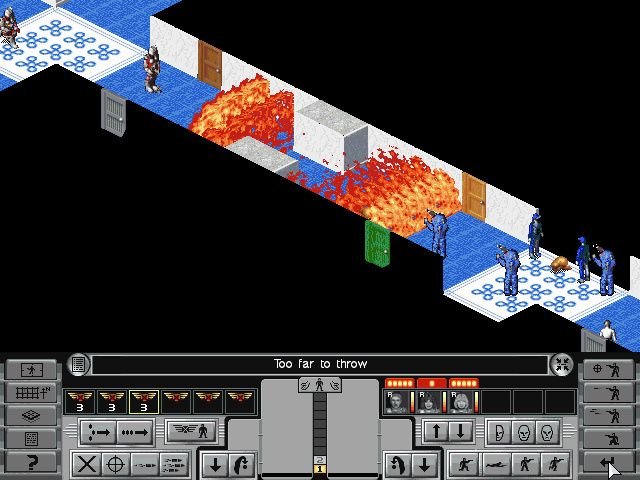Image resolution: width=640 pixels, height=480 pixels.
Task: Click the center-view round button
Action: [562, 365]
